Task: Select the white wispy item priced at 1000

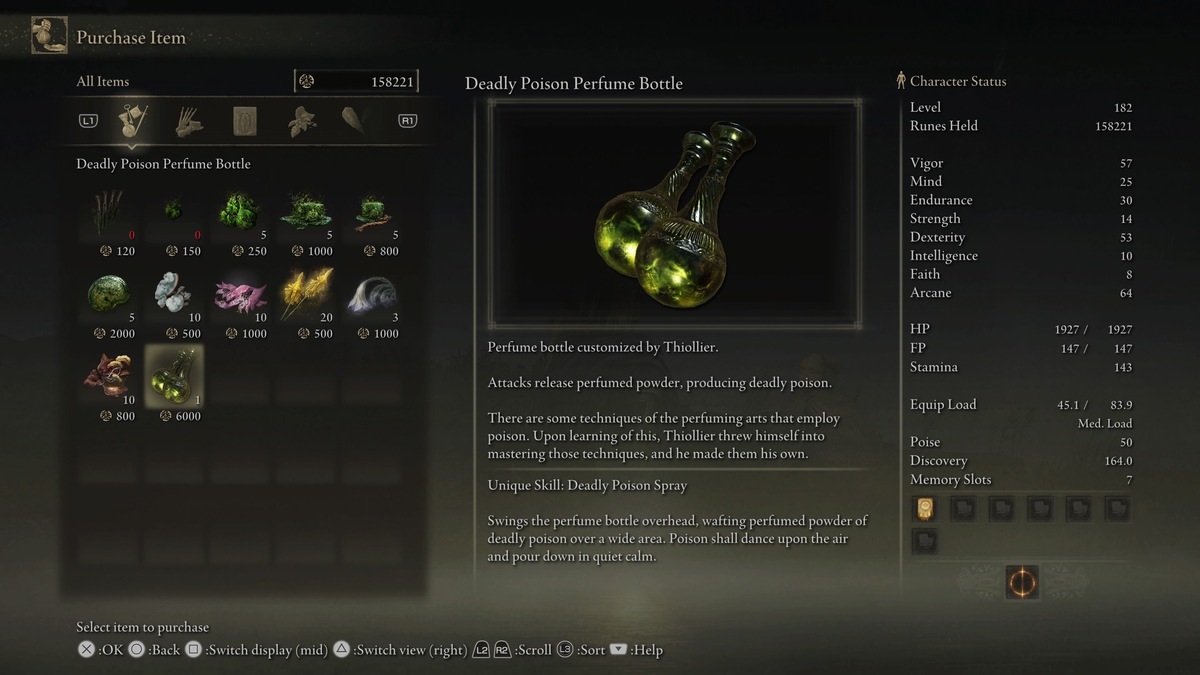Action: pos(371,295)
